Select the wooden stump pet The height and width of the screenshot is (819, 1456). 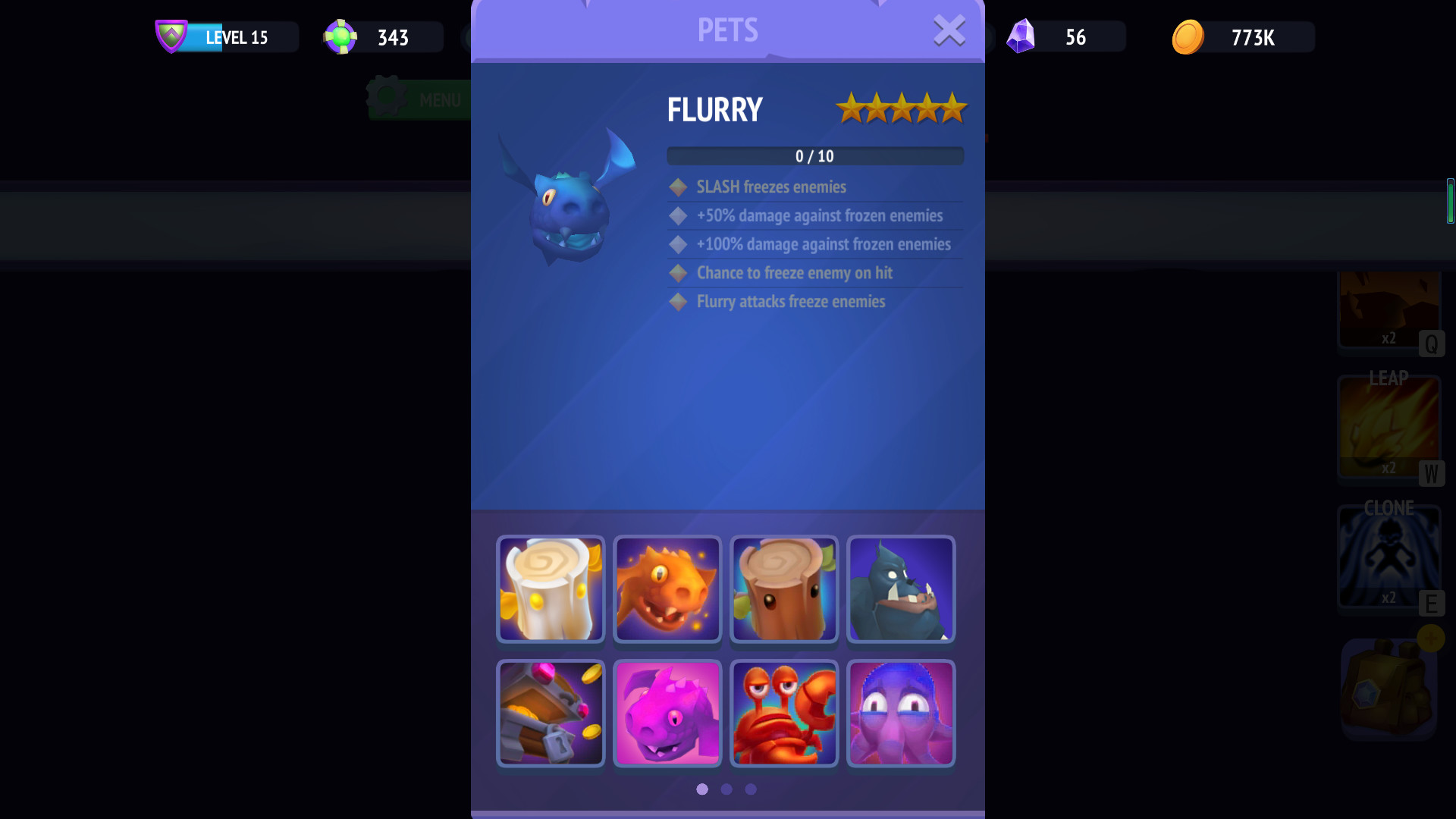[784, 590]
